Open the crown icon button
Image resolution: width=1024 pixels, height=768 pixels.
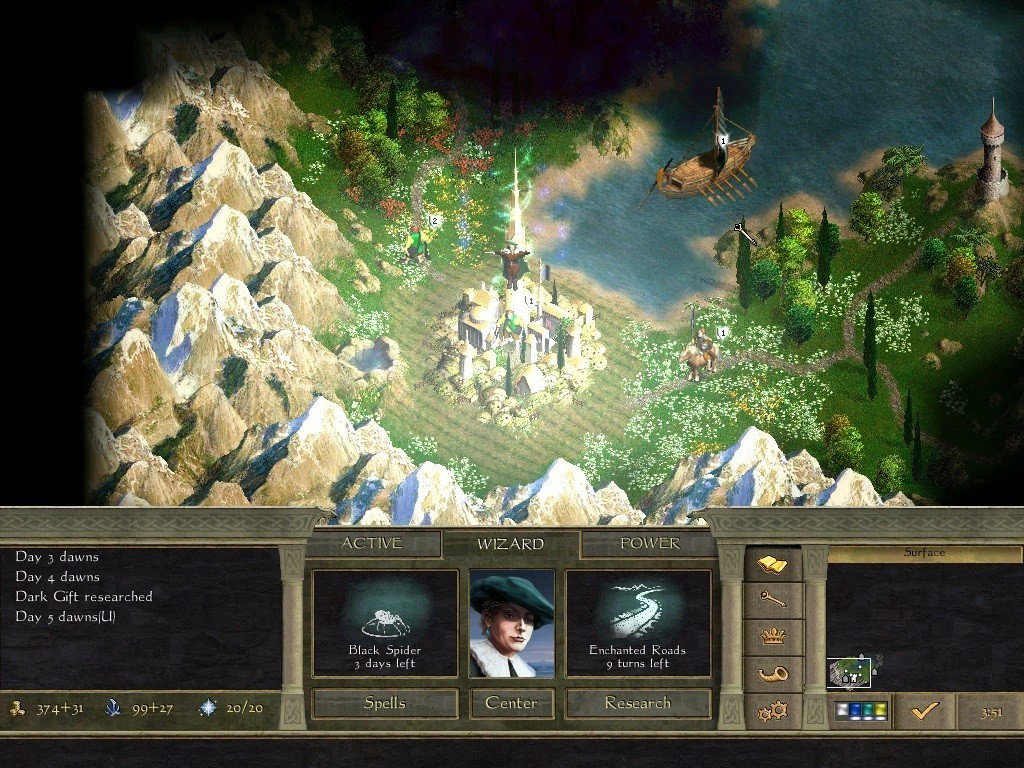(773, 637)
